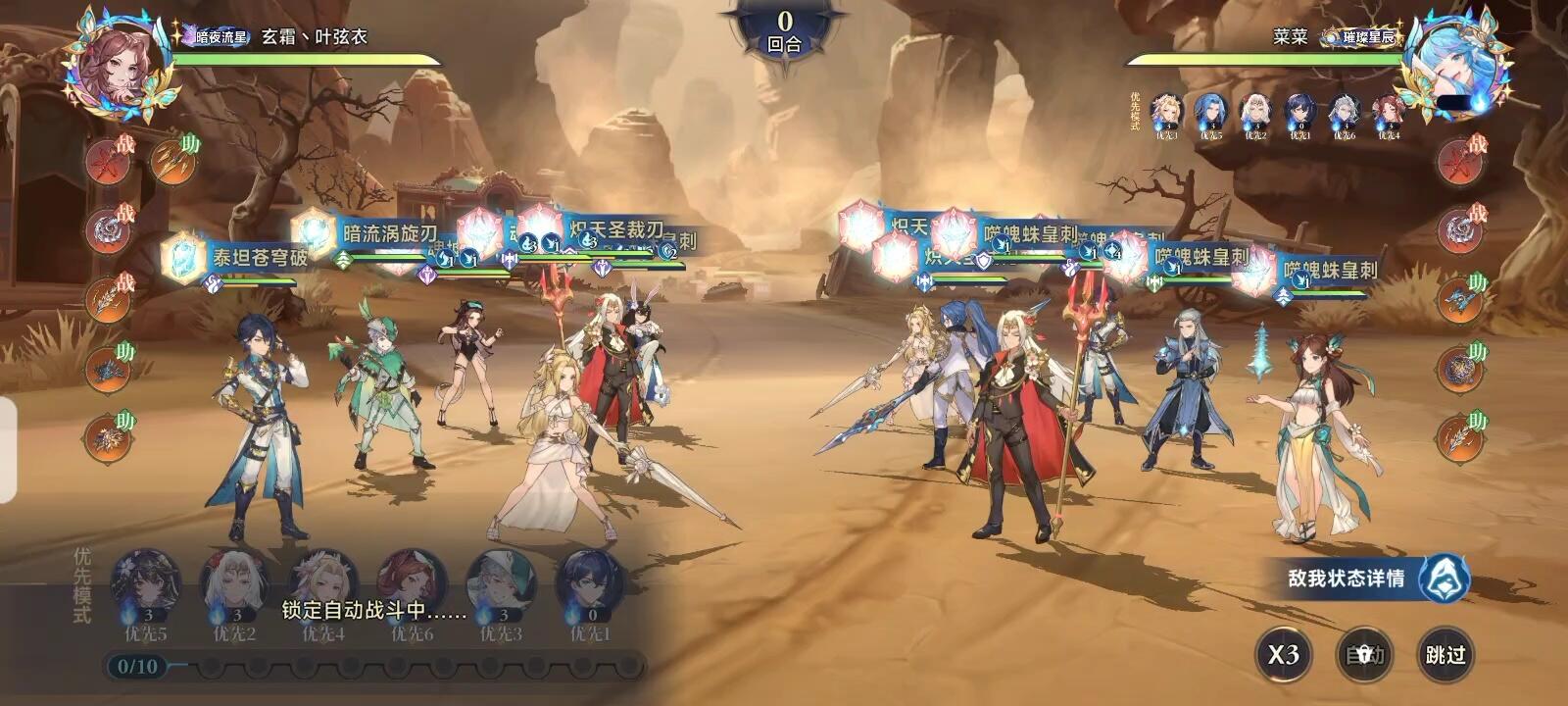Open opponent 菜菜 avatar profile
The width and height of the screenshot is (1568, 706).
click(x=1448, y=64)
